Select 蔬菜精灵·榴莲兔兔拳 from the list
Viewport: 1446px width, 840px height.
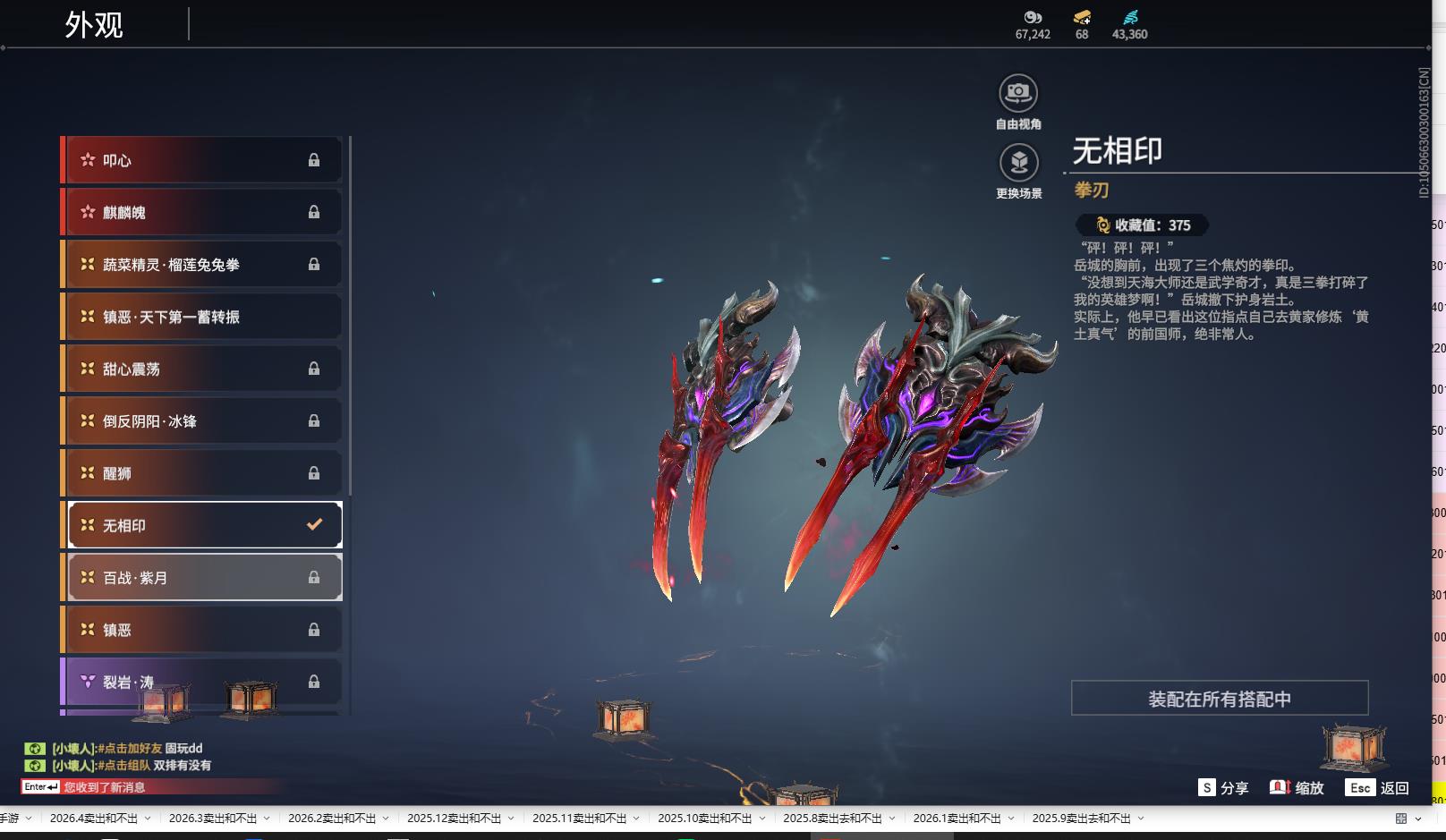pyautogui.click(x=202, y=265)
